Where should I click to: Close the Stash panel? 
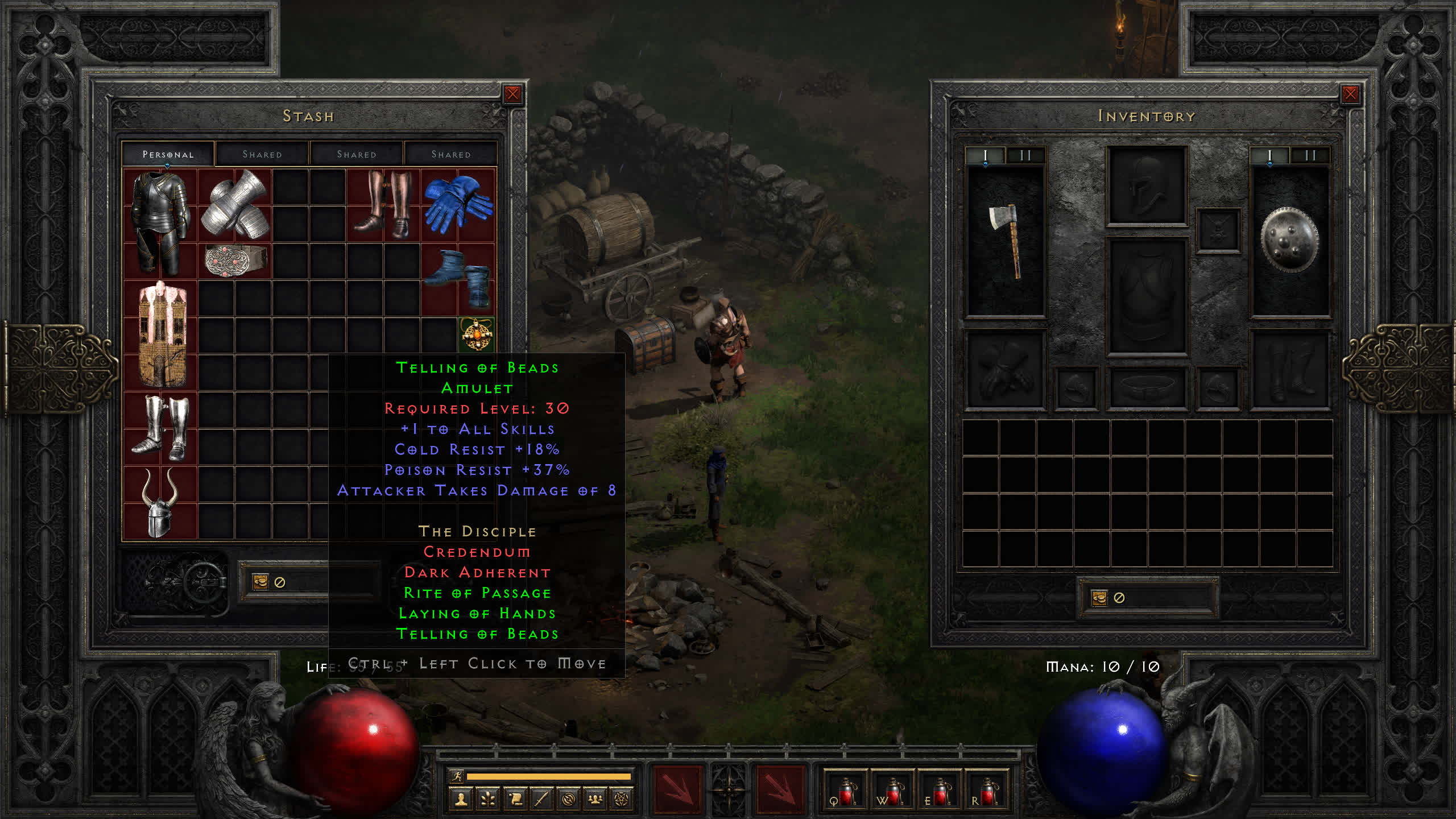click(x=512, y=94)
